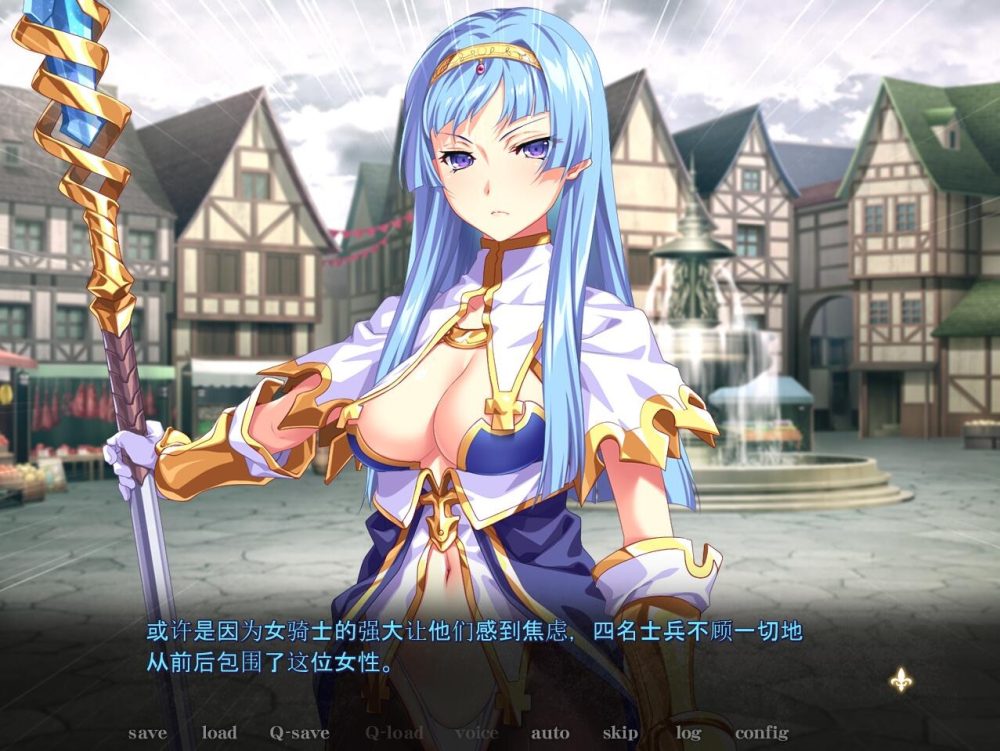This screenshot has width=1000, height=751.
Task: Replay the voice line
Action: pos(476,733)
